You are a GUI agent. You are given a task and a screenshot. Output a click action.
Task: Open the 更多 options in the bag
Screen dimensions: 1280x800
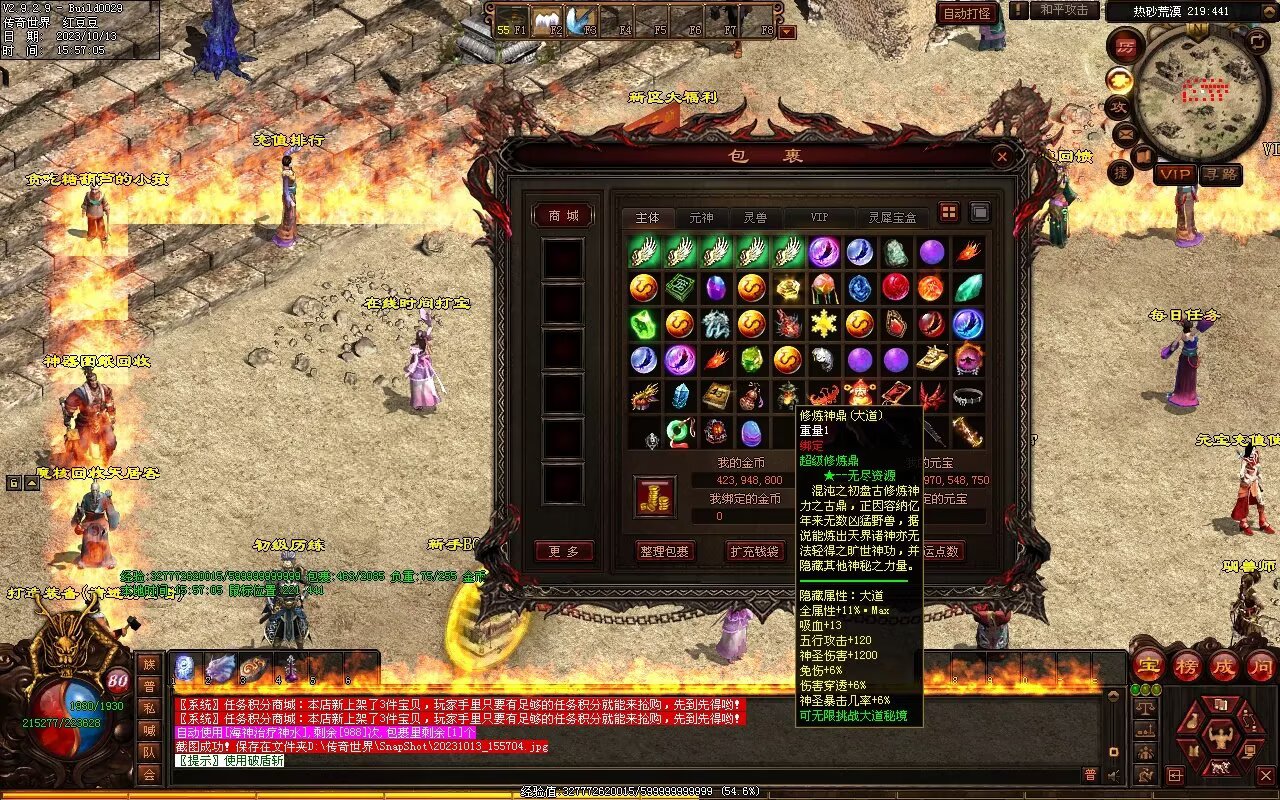(x=563, y=551)
